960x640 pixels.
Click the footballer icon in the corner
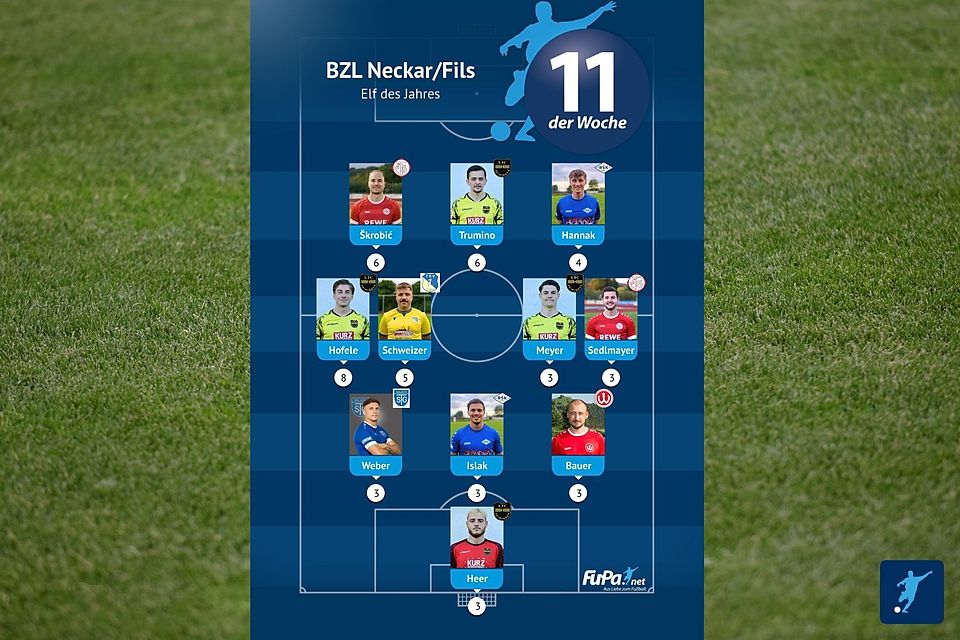point(911,592)
